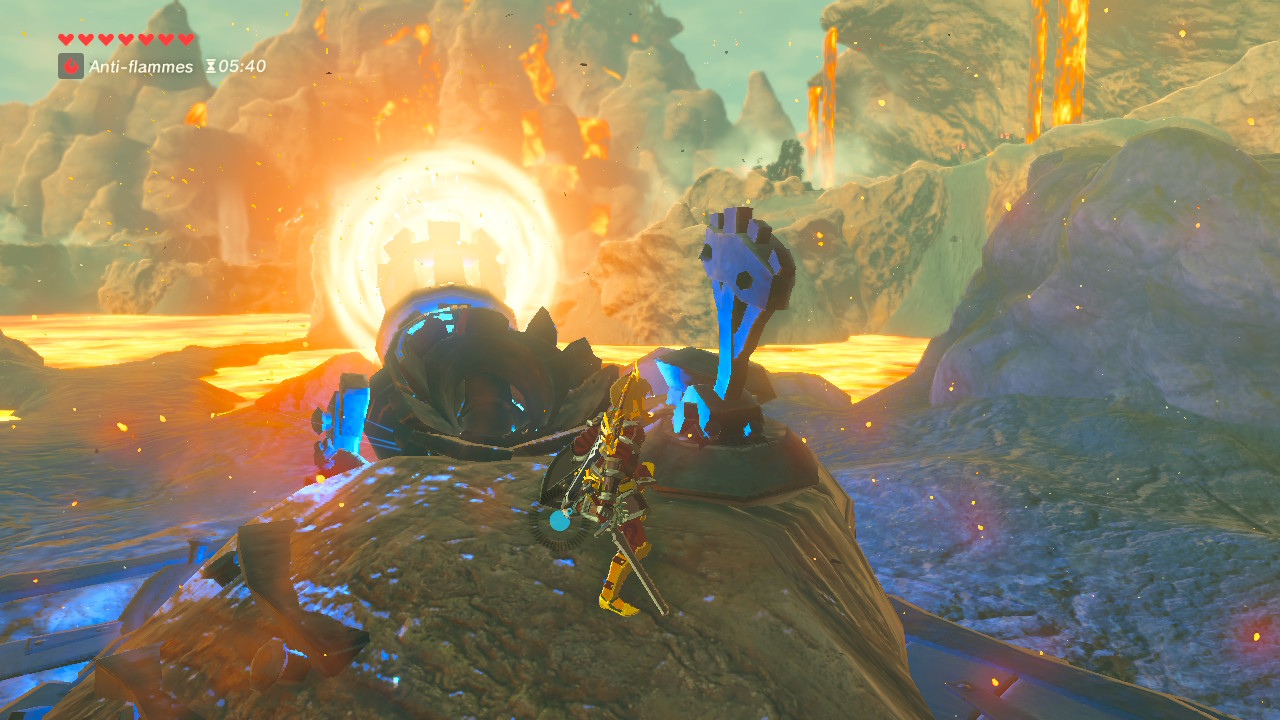The height and width of the screenshot is (720, 1280).
Task: Select the Anti-flammes fire resistance icon
Action: [x=71, y=66]
